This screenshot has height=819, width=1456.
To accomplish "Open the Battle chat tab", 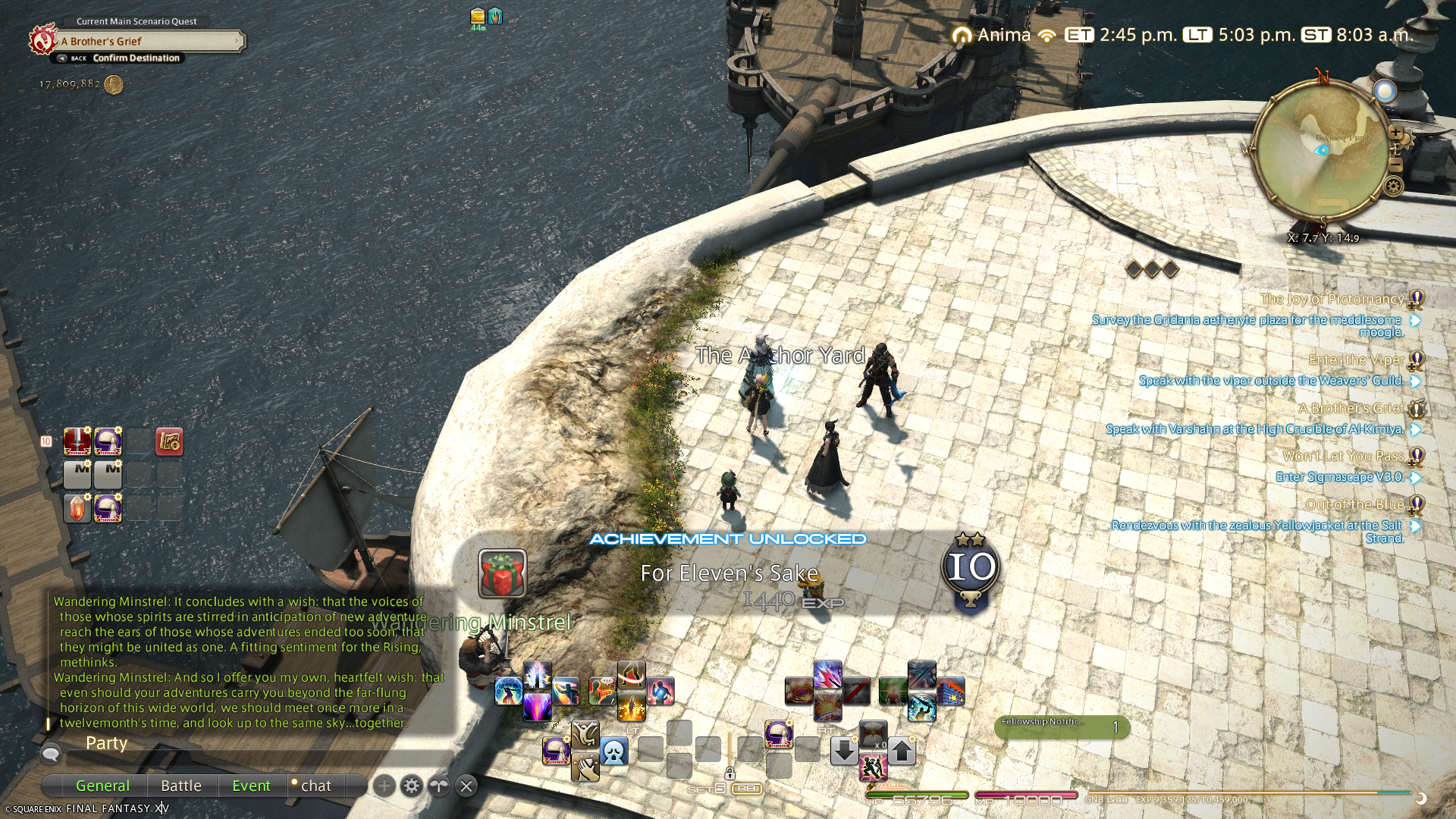I will pos(181,786).
